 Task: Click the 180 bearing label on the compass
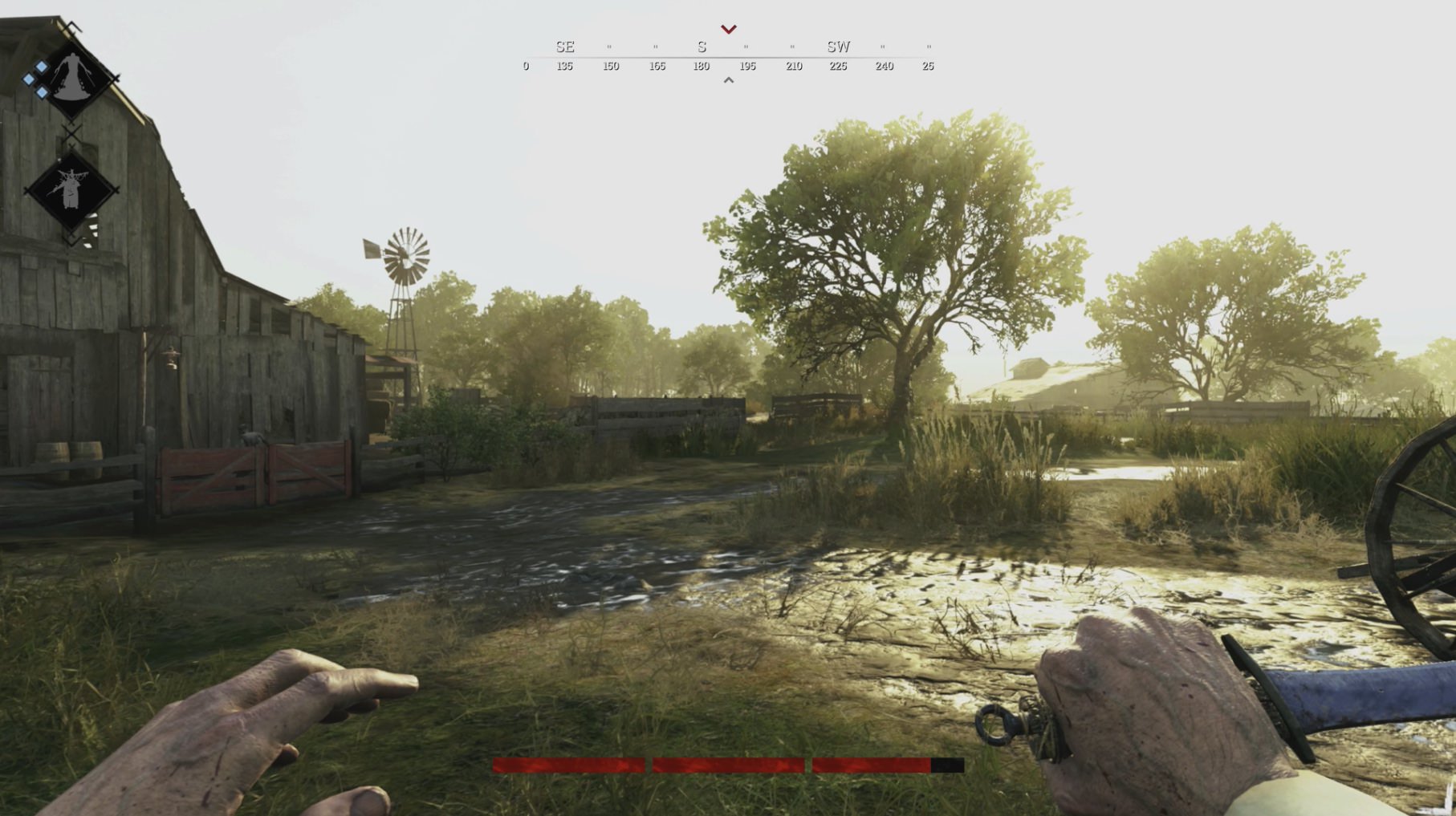701,67
